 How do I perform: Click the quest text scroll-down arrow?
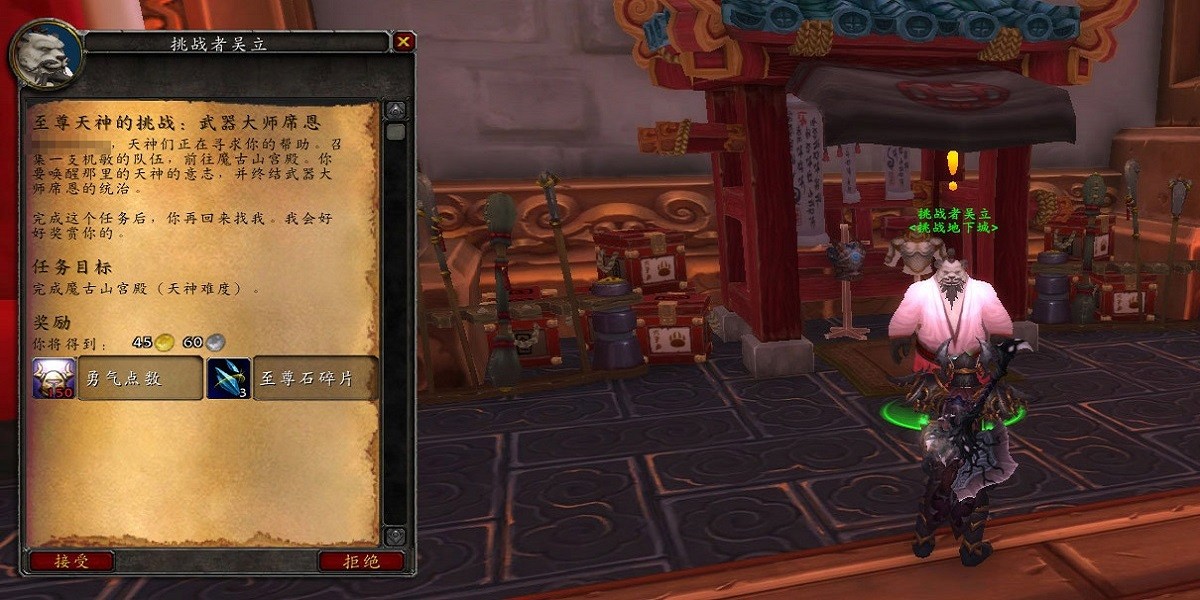[395, 536]
